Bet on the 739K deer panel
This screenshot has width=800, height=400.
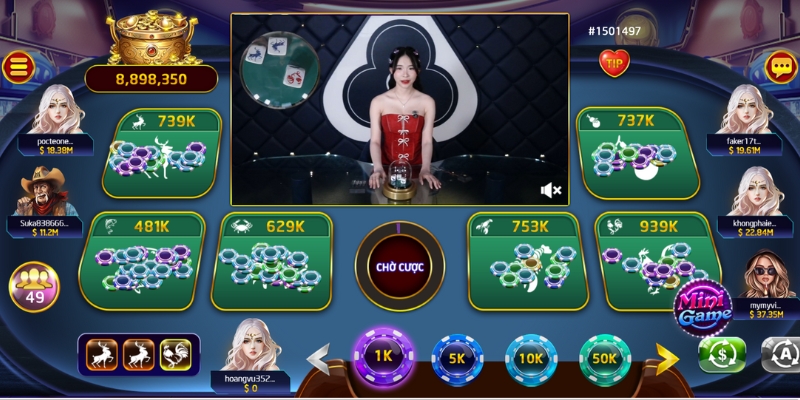coord(161,153)
